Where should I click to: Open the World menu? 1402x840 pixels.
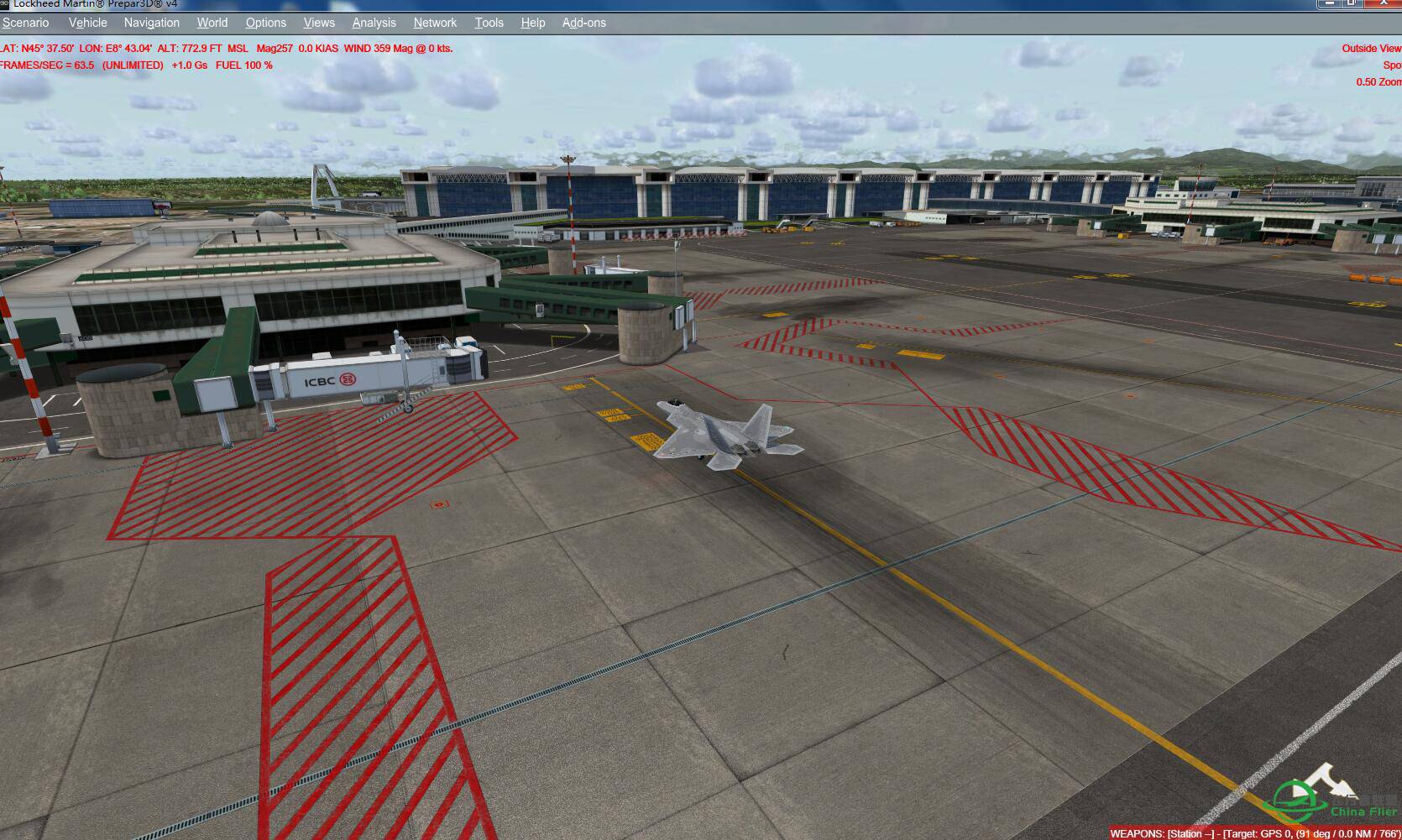click(x=212, y=23)
